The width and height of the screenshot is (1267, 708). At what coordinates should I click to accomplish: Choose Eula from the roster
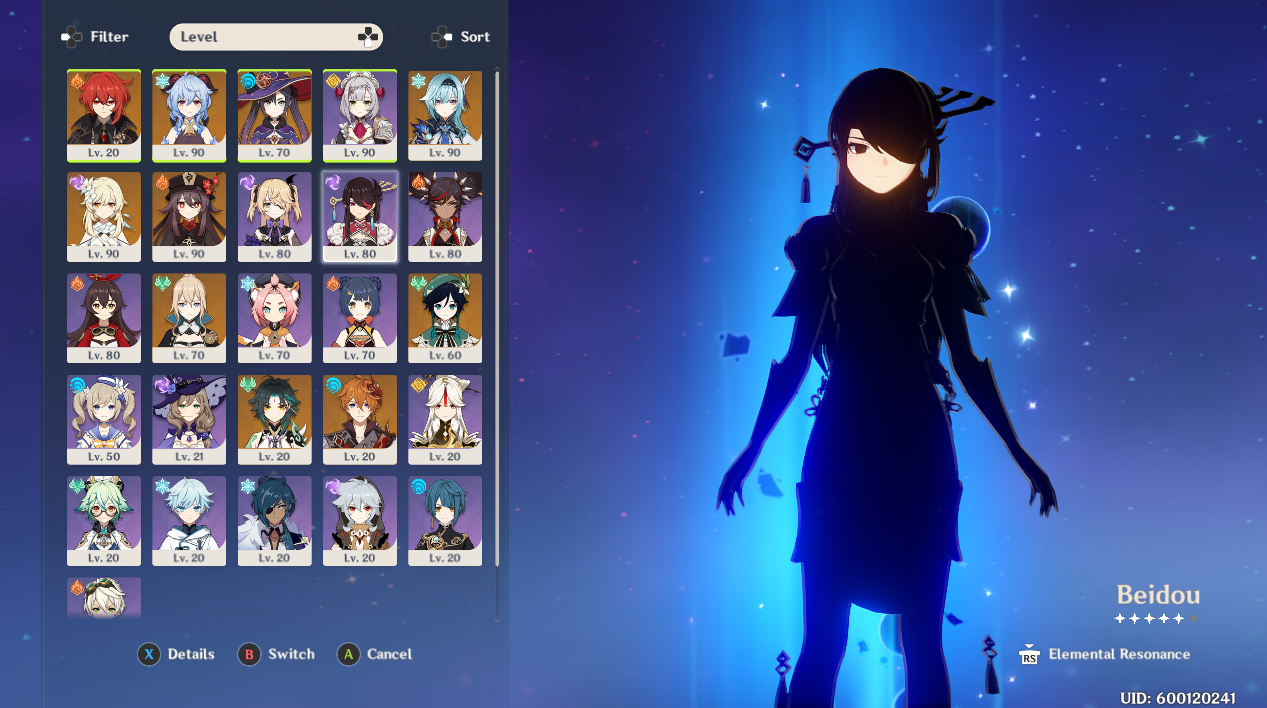[x=445, y=115]
